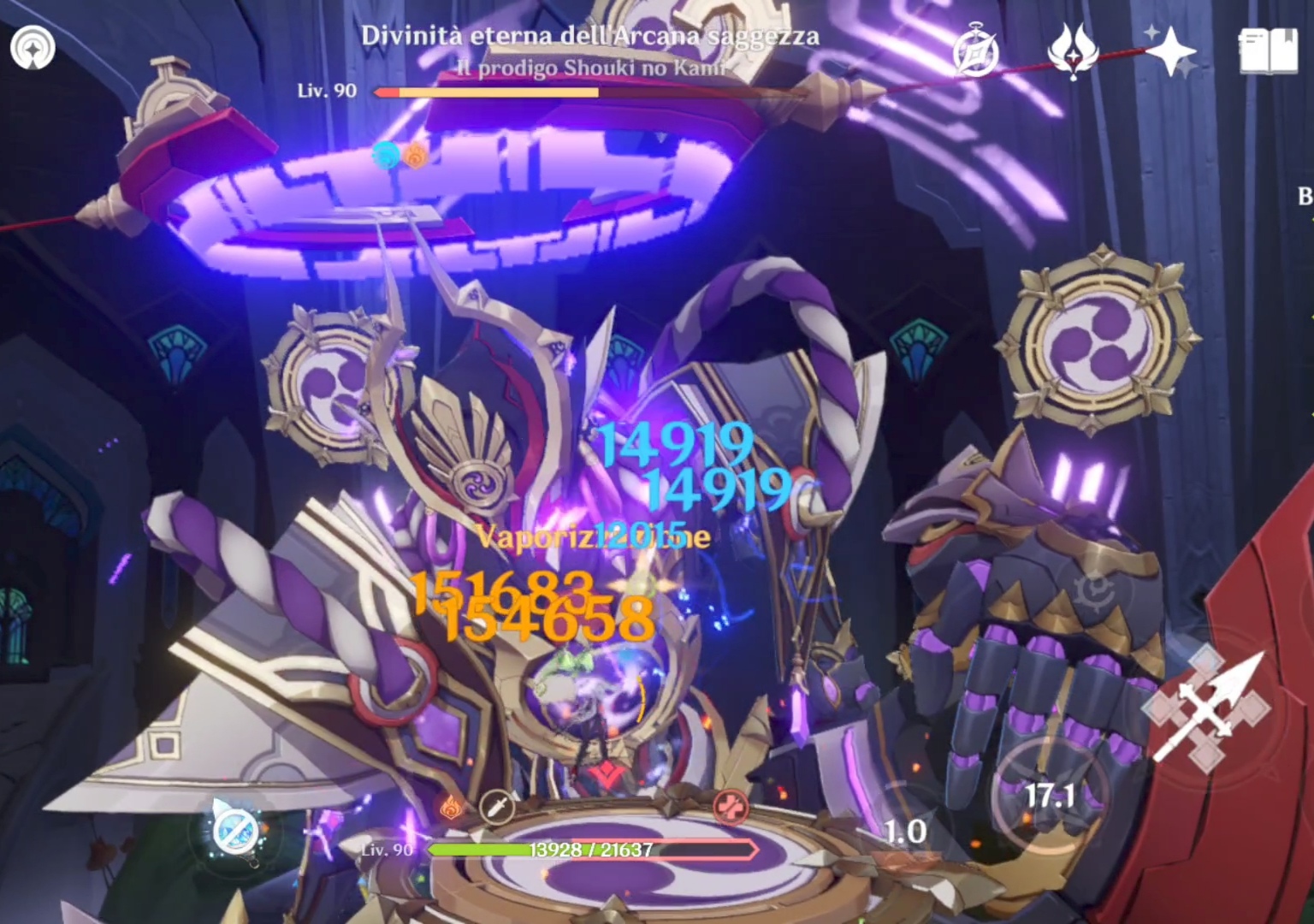This screenshot has height=924, width=1314.
Task: Tap the green player health bar
Action: click(x=479, y=850)
